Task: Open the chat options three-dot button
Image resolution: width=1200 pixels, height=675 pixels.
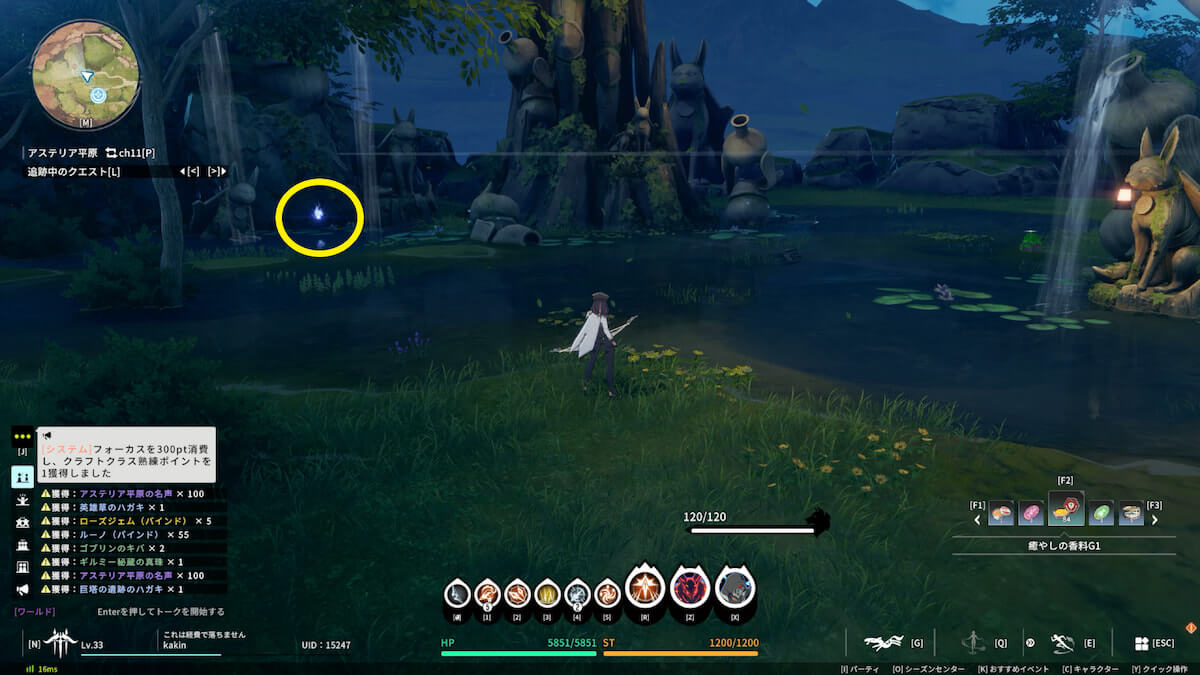Action: pyautogui.click(x=22, y=437)
